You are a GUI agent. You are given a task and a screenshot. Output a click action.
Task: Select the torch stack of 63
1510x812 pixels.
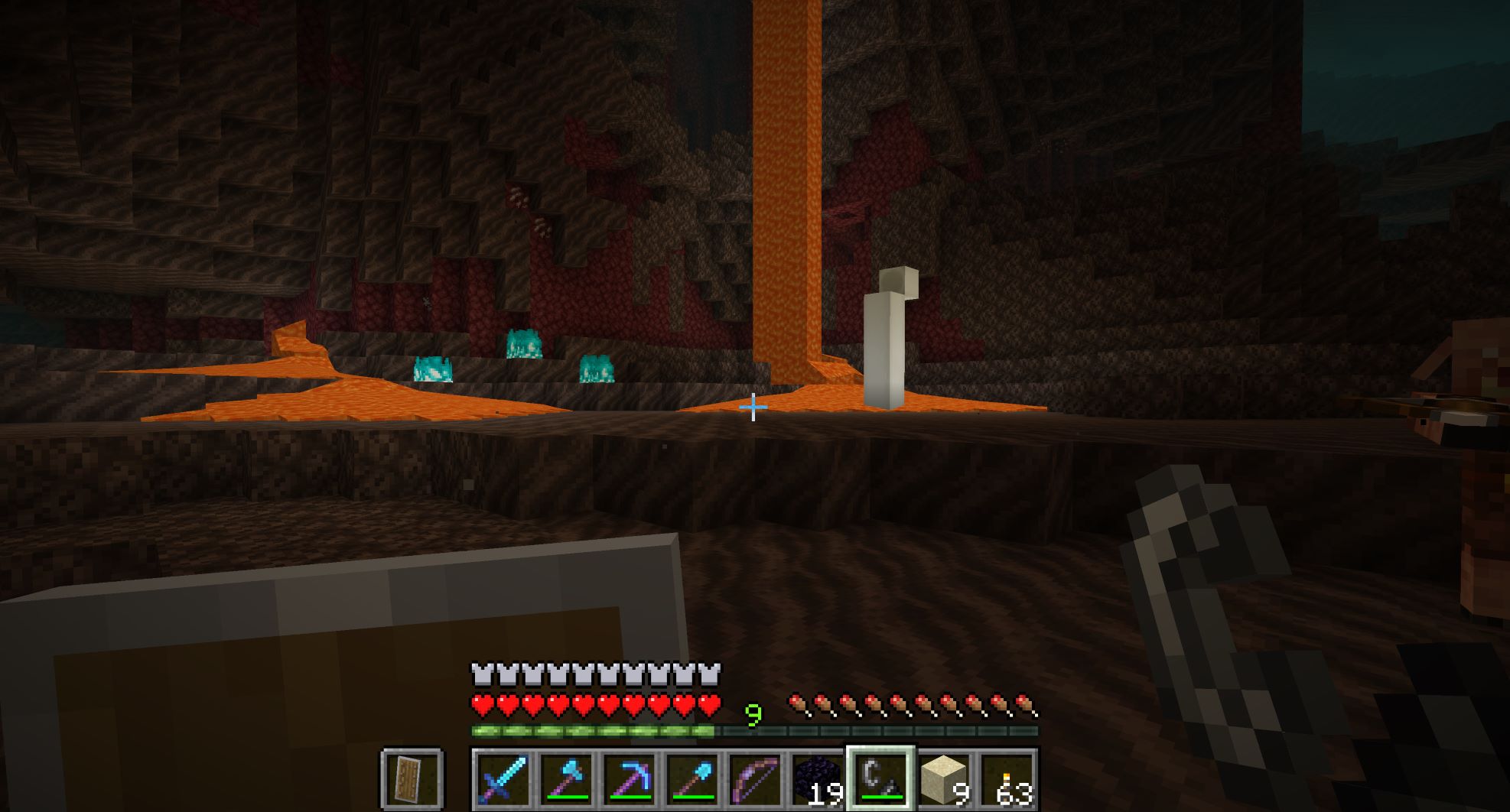[1006, 778]
